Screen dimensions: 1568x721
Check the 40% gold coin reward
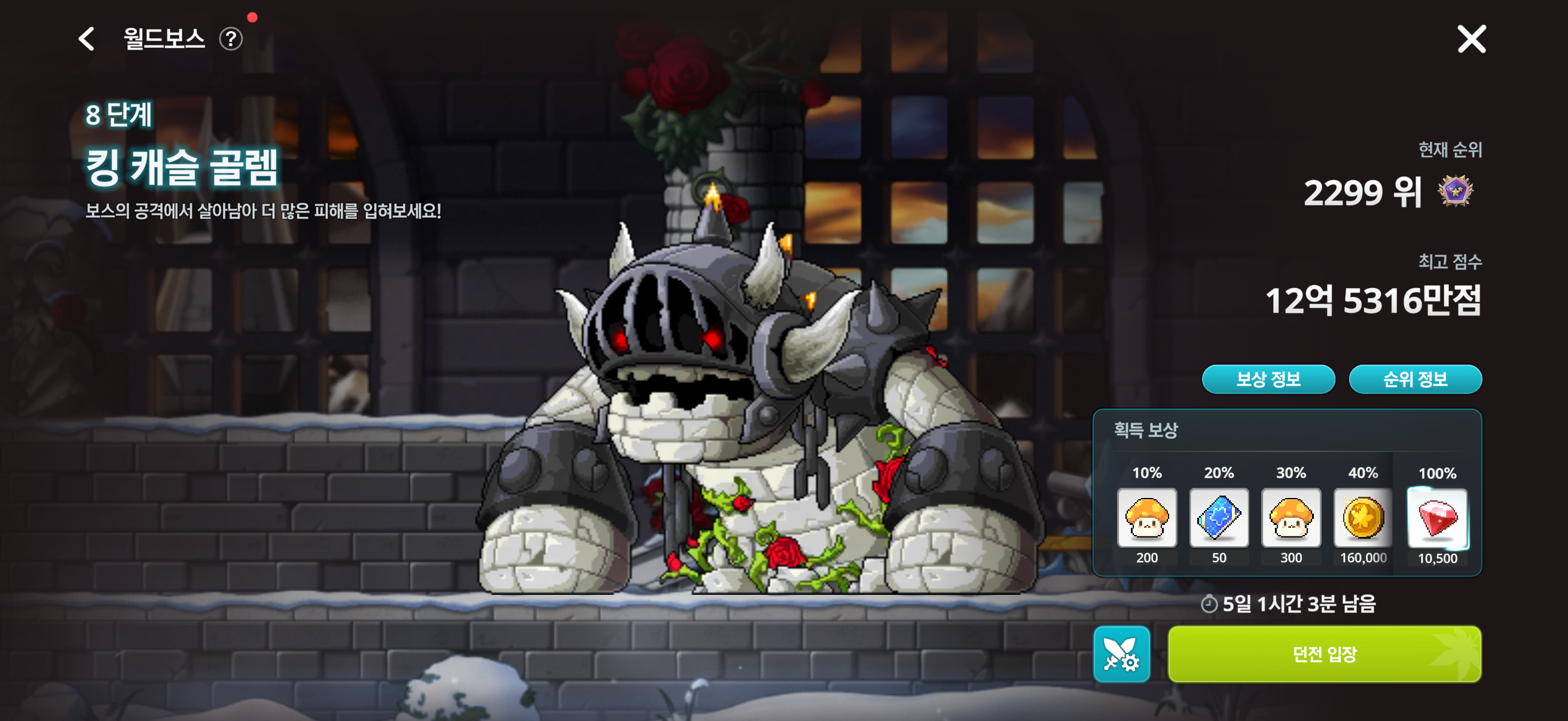(x=1362, y=518)
